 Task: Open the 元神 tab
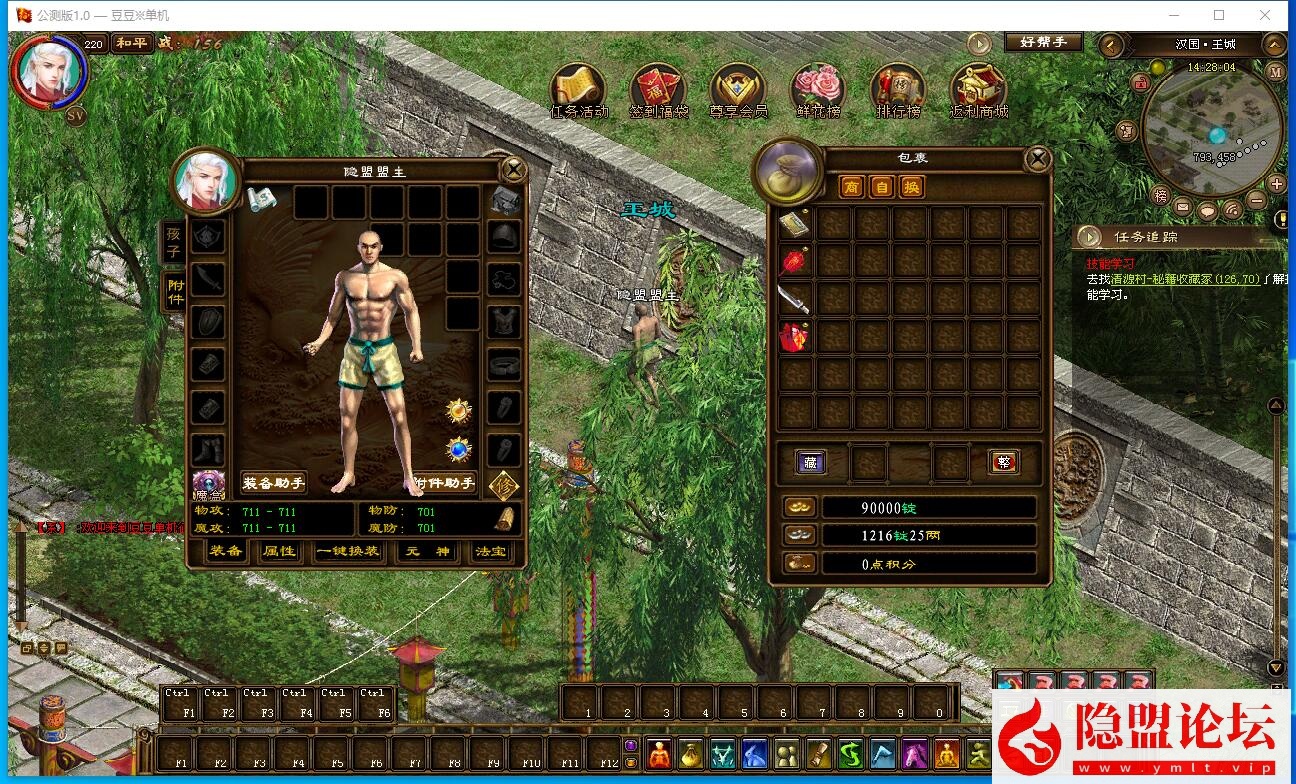(x=428, y=551)
